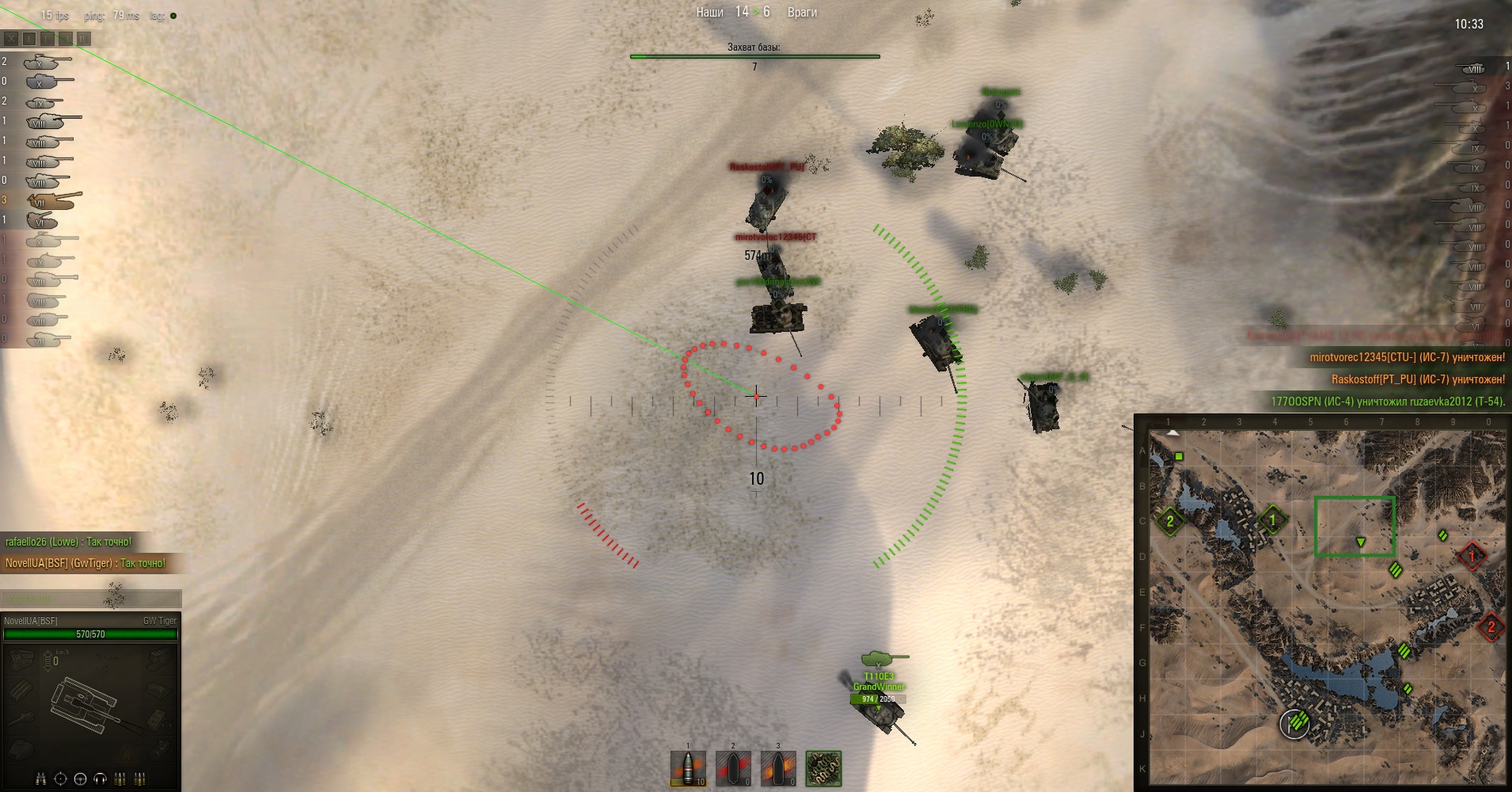
Task: Select the empty shell slot numbered 3
Action: pos(778,768)
